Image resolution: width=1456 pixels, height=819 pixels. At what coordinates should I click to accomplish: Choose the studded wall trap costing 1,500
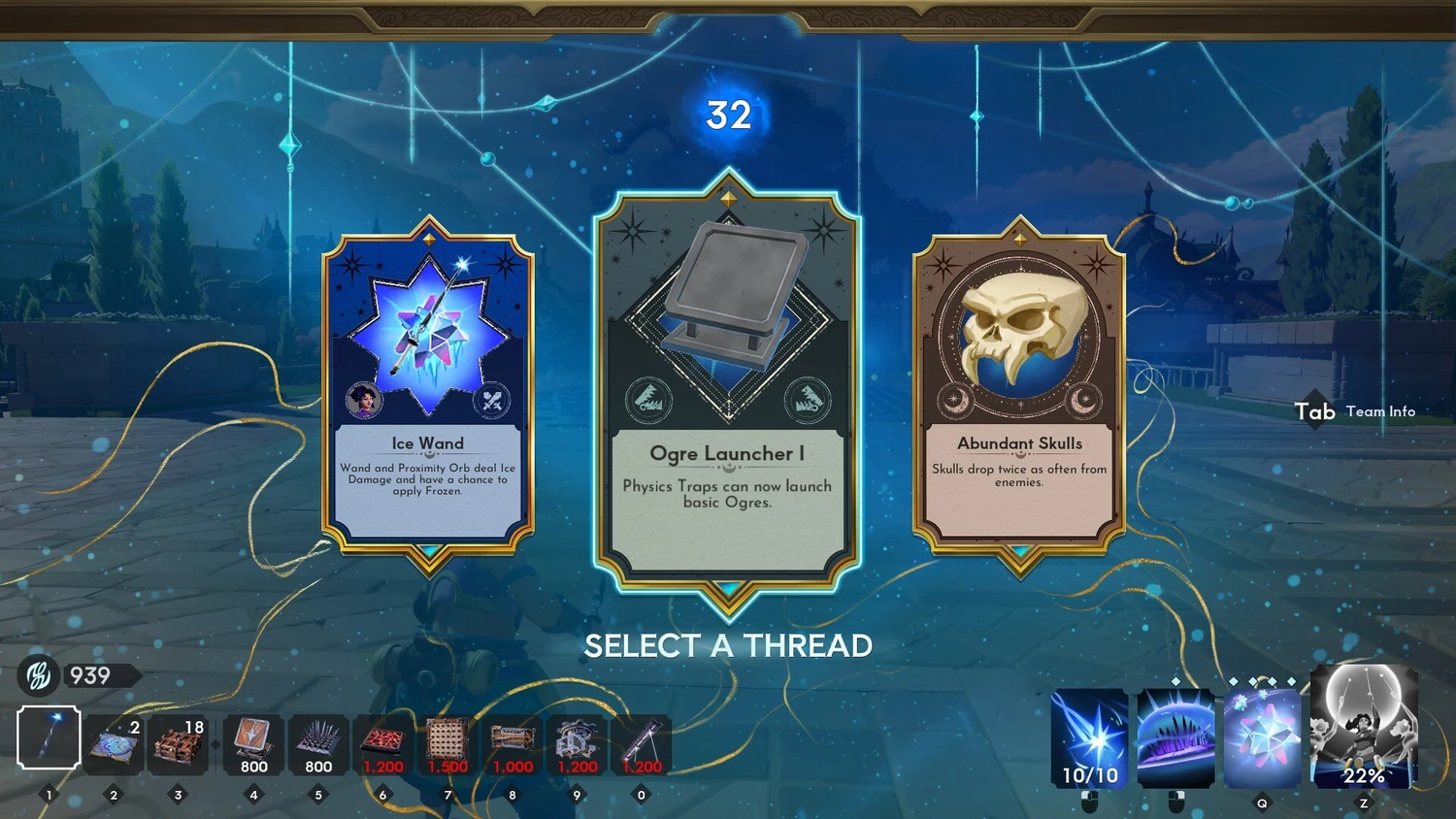447,744
